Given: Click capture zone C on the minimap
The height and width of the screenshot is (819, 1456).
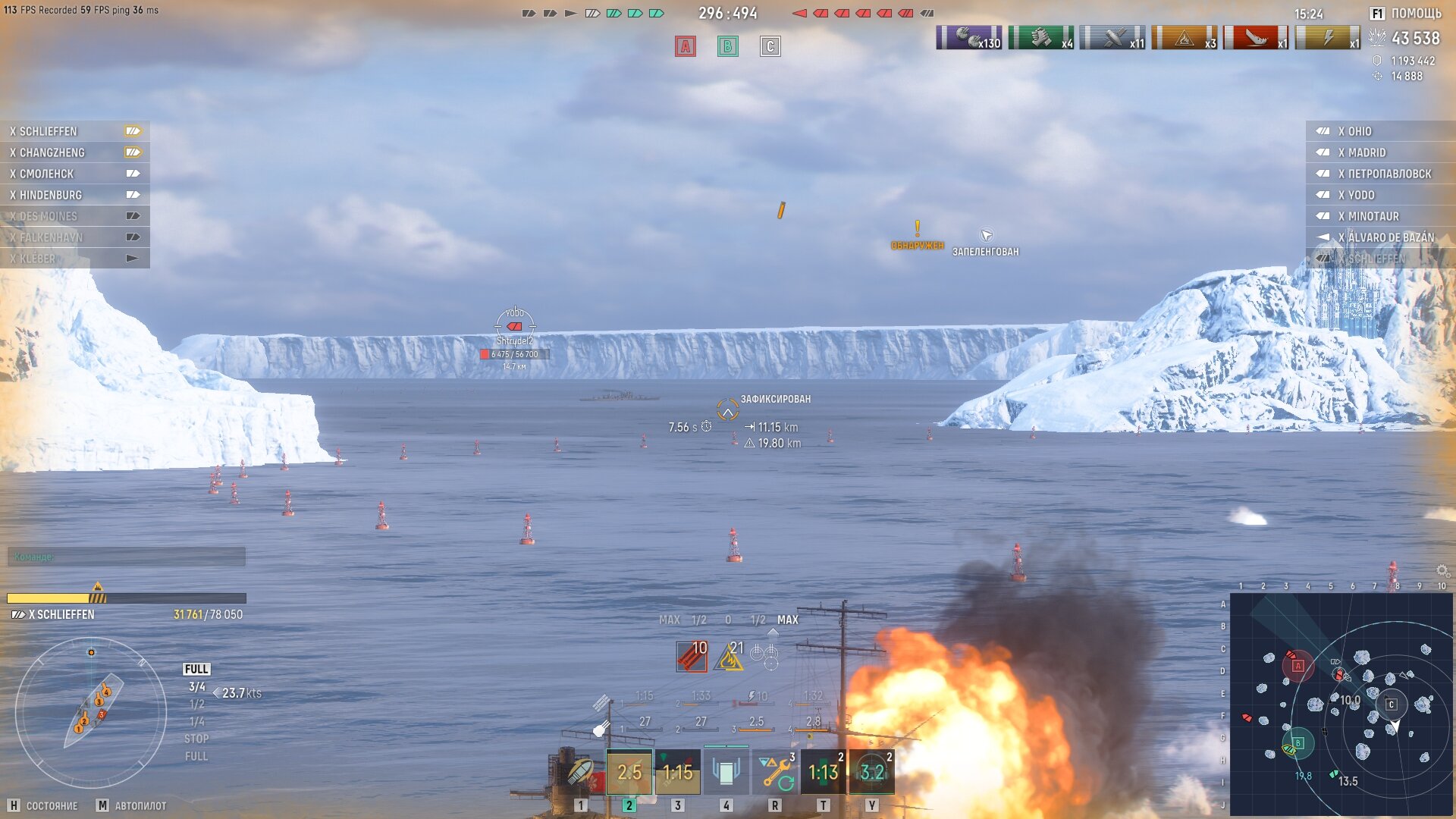Looking at the screenshot, I should pyautogui.click(x=1391, y=704).
